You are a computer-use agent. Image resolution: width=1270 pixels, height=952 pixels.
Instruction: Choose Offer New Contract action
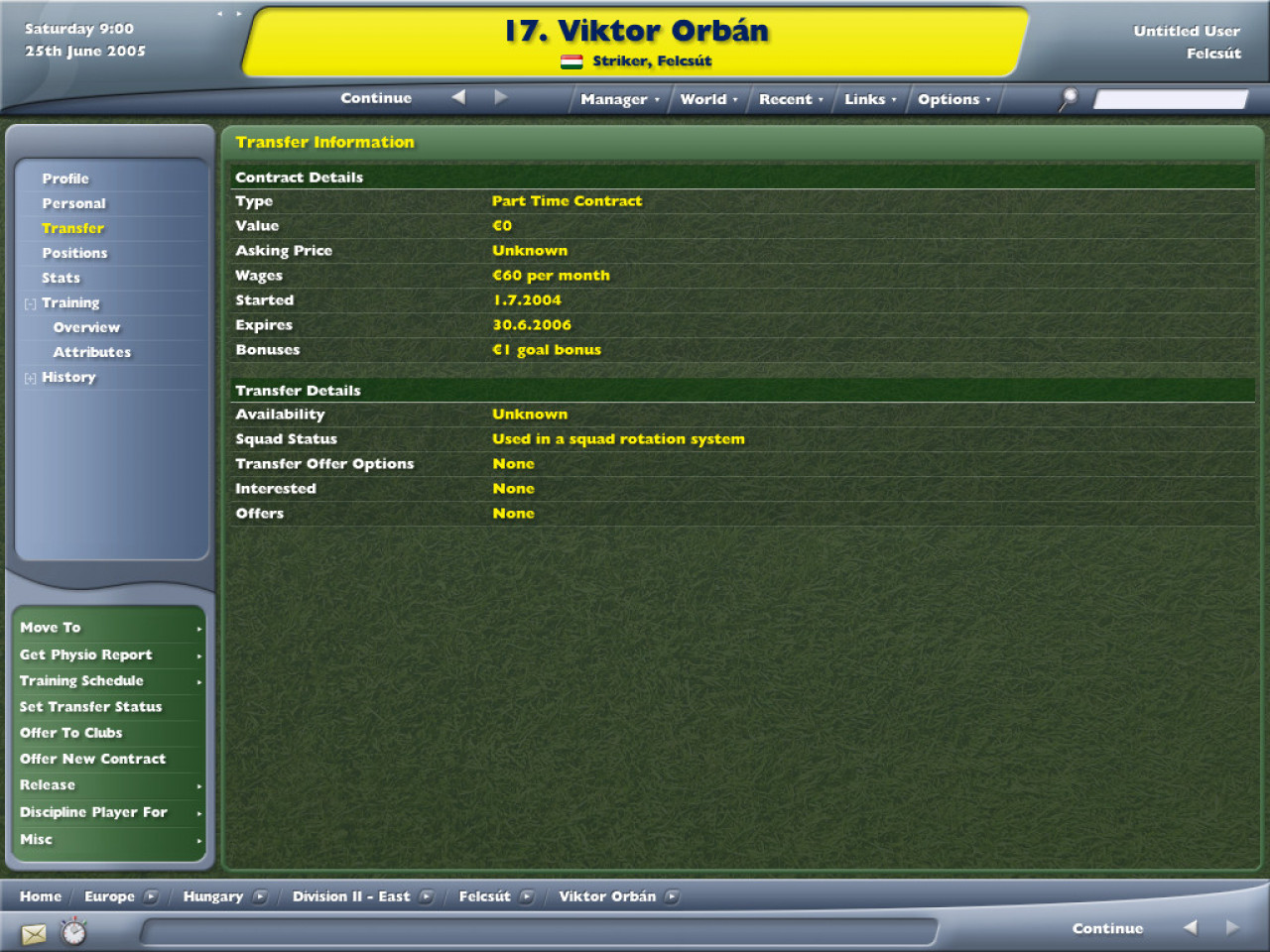tap(92, 759)
